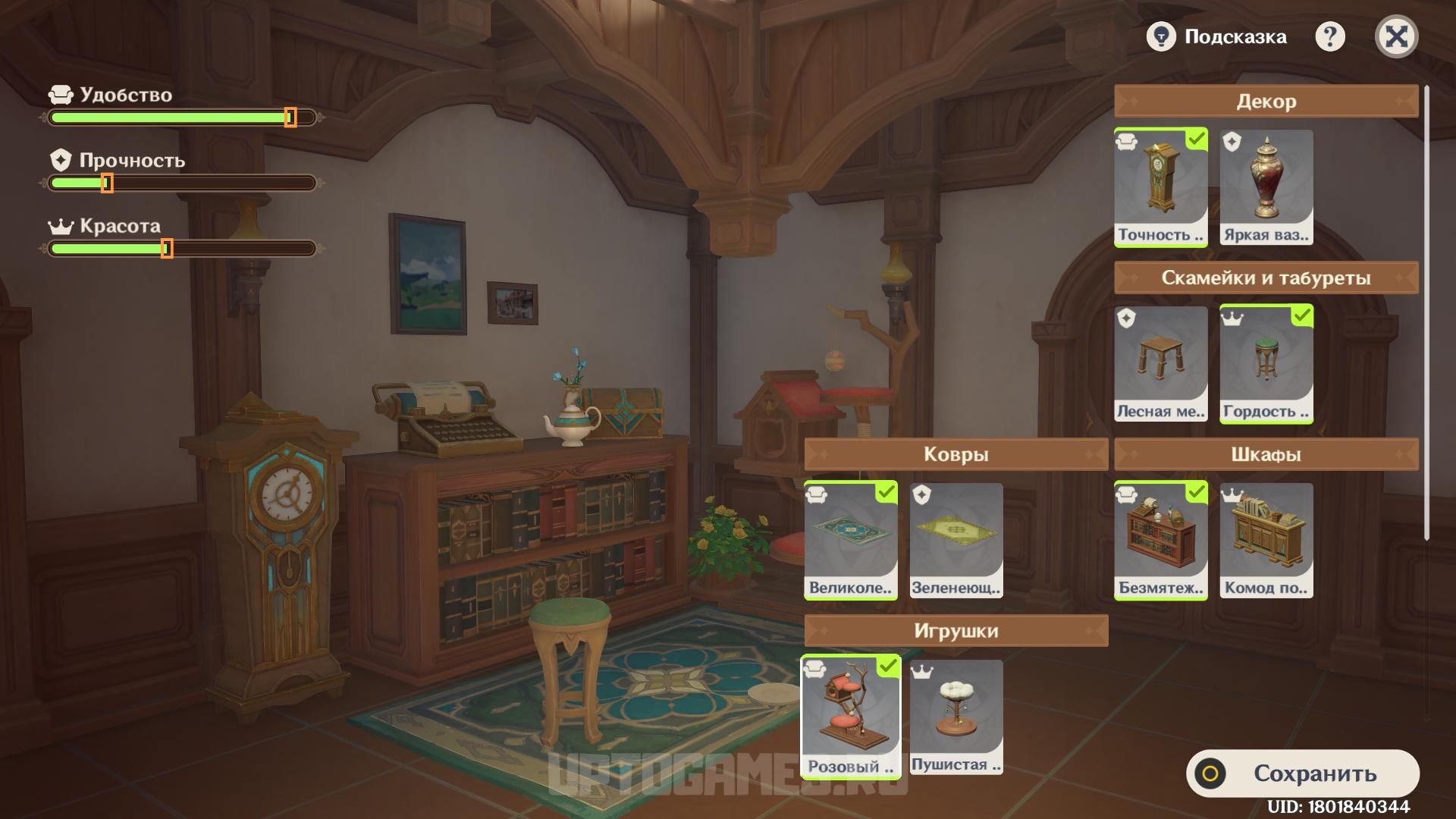Pick the Безмятежный bookshelf cabinet

pos(1160,540)
